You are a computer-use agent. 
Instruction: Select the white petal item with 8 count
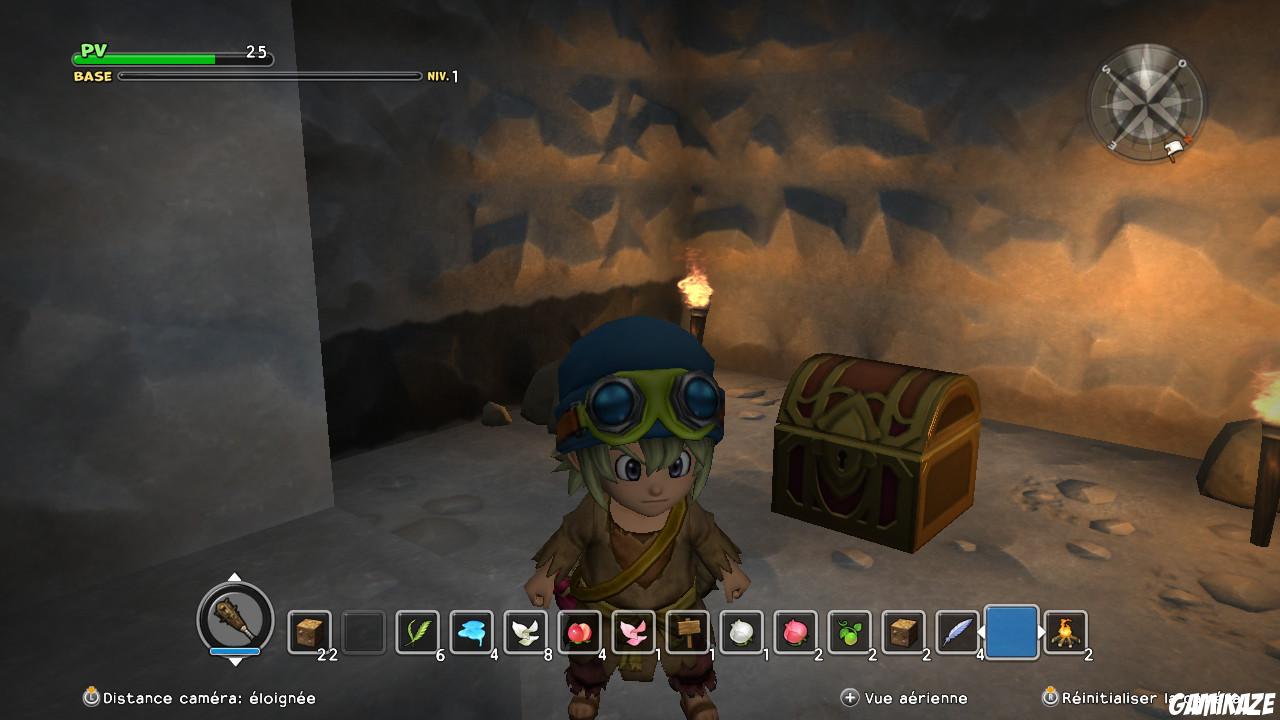coord(527,630)
